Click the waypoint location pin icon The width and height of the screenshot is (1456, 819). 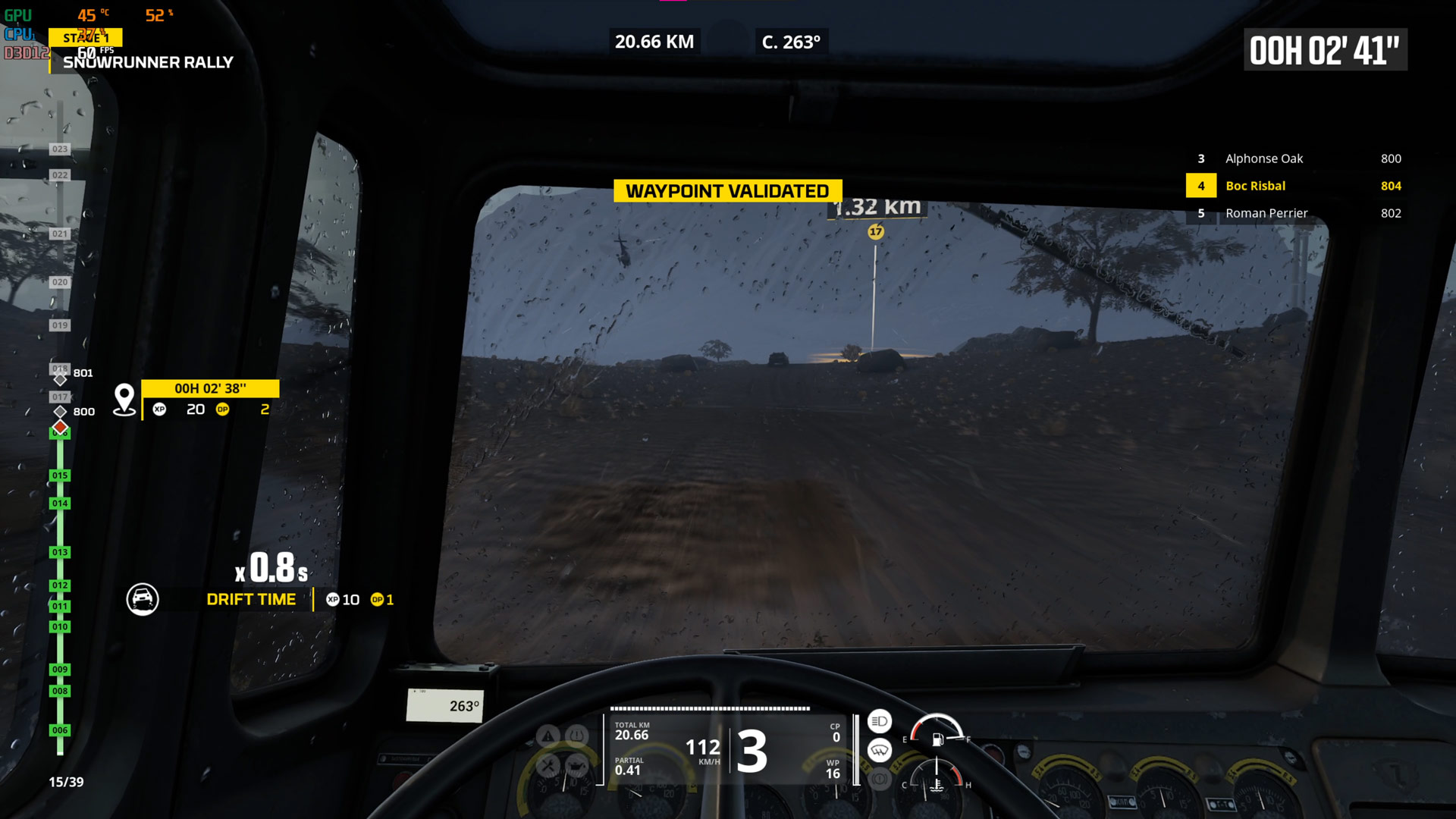pos(124,399)
